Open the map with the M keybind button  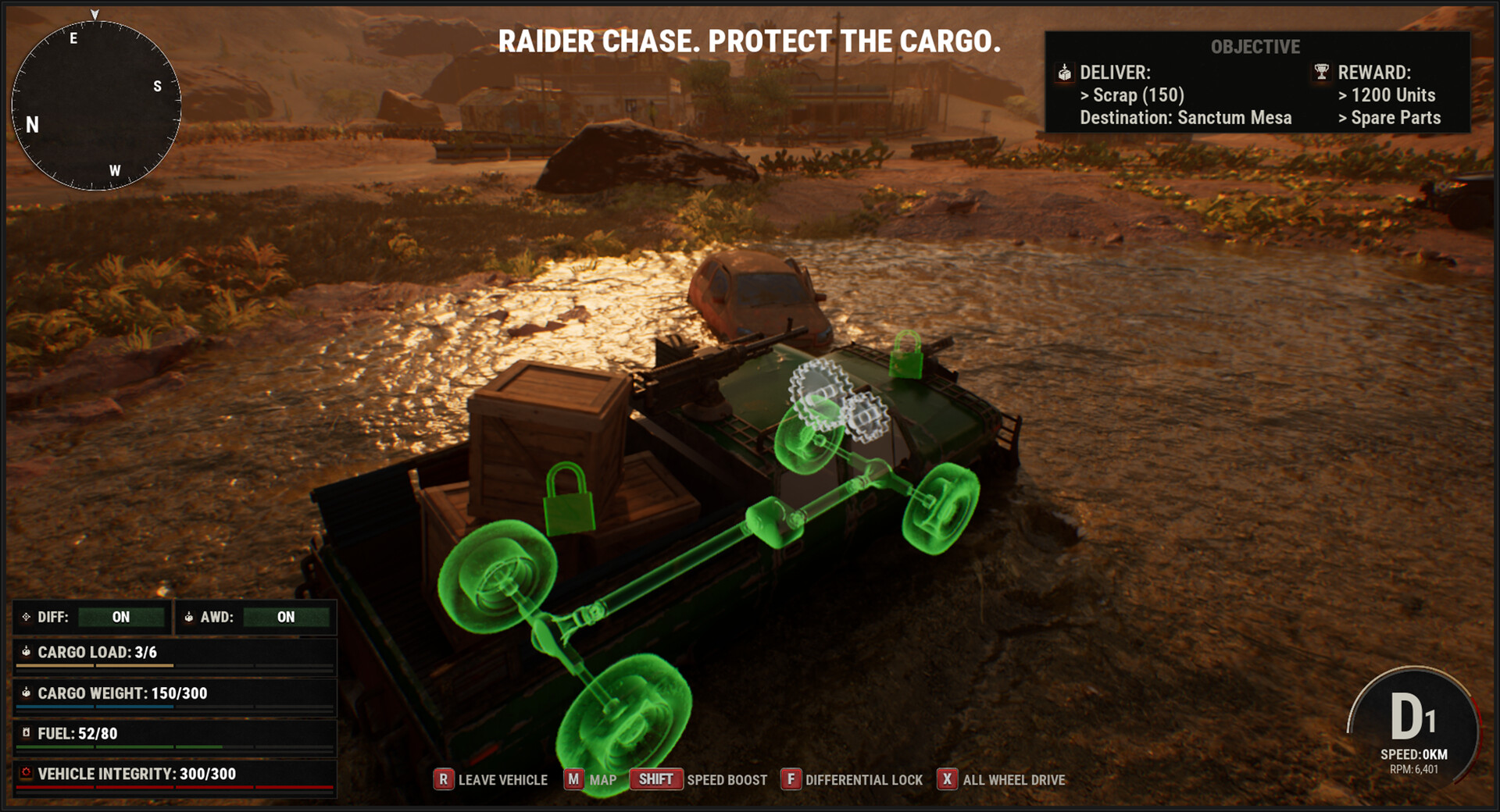(574, 779)
